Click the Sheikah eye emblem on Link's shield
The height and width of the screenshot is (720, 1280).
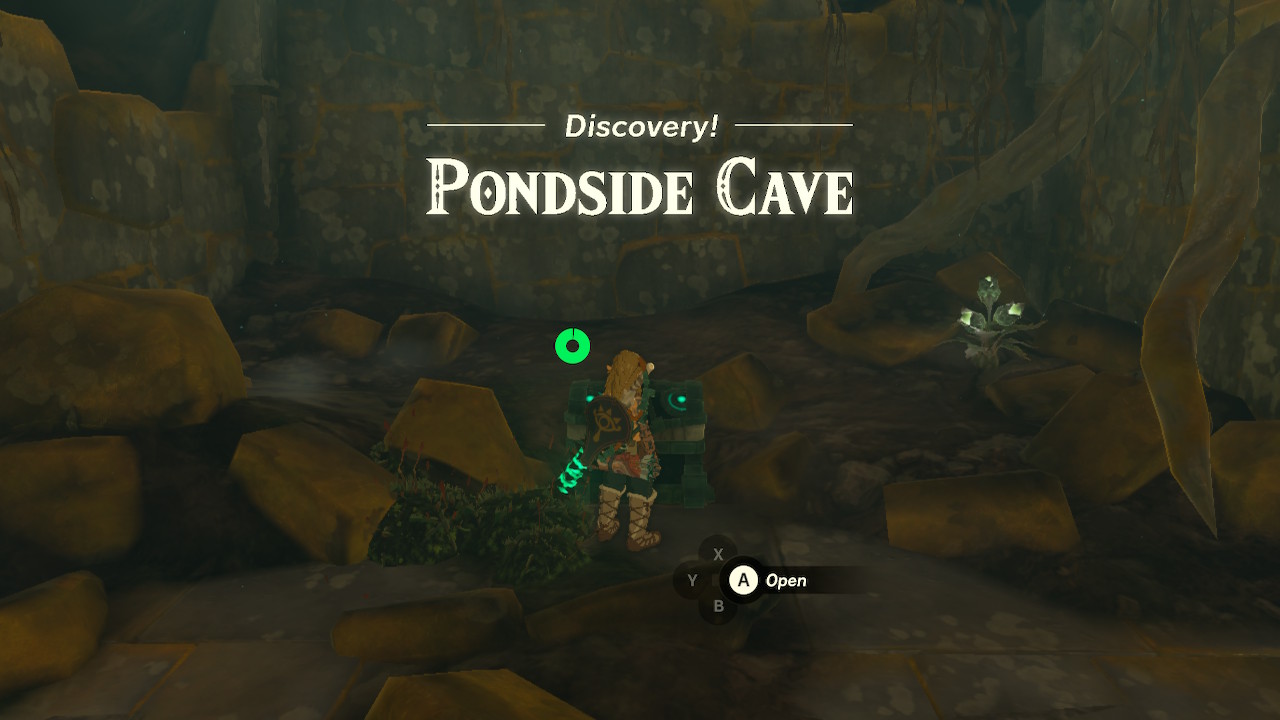pyautogui.click(x=607, y=420)
